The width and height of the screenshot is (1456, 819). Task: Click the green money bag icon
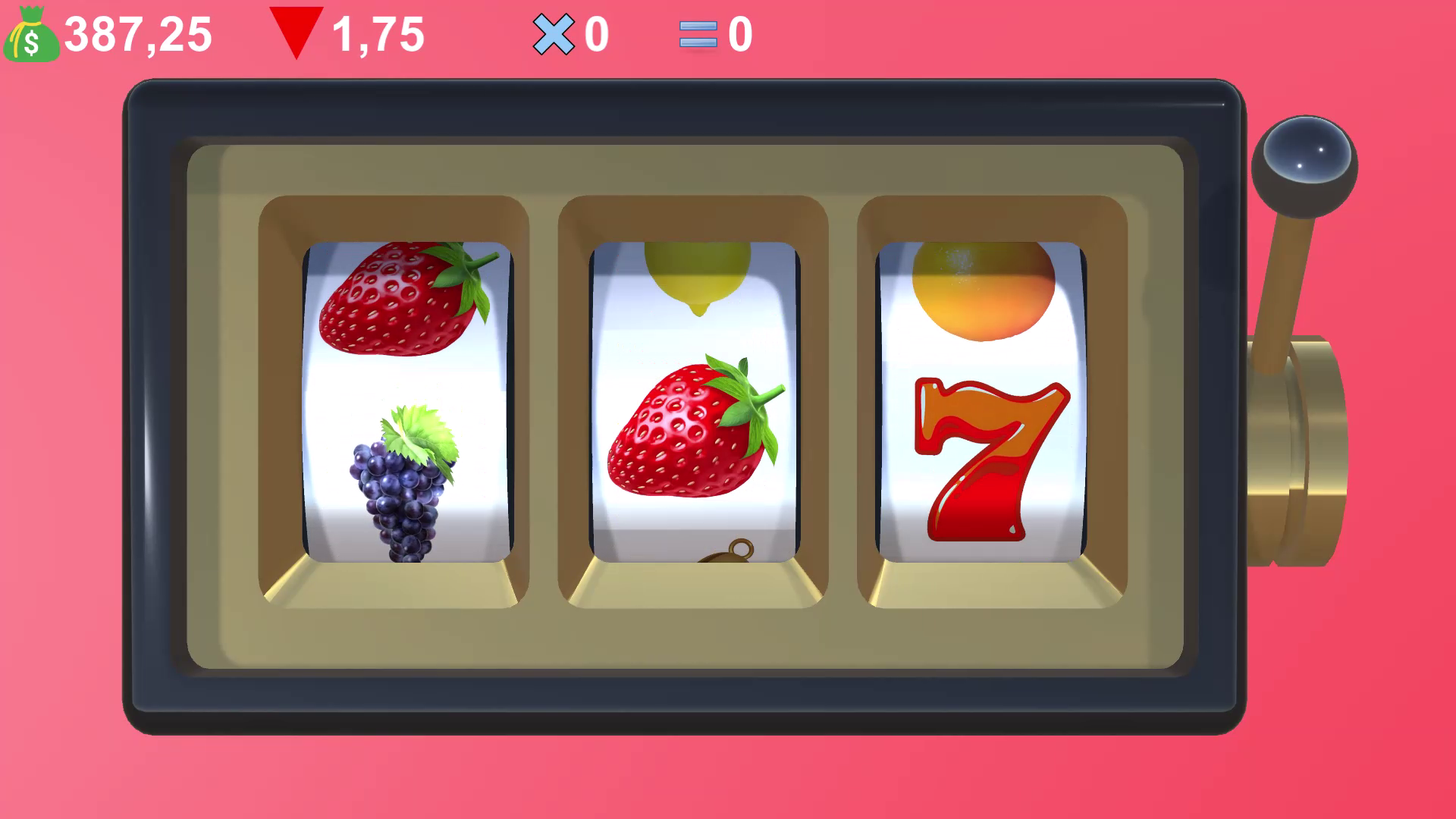coord(31,34)
